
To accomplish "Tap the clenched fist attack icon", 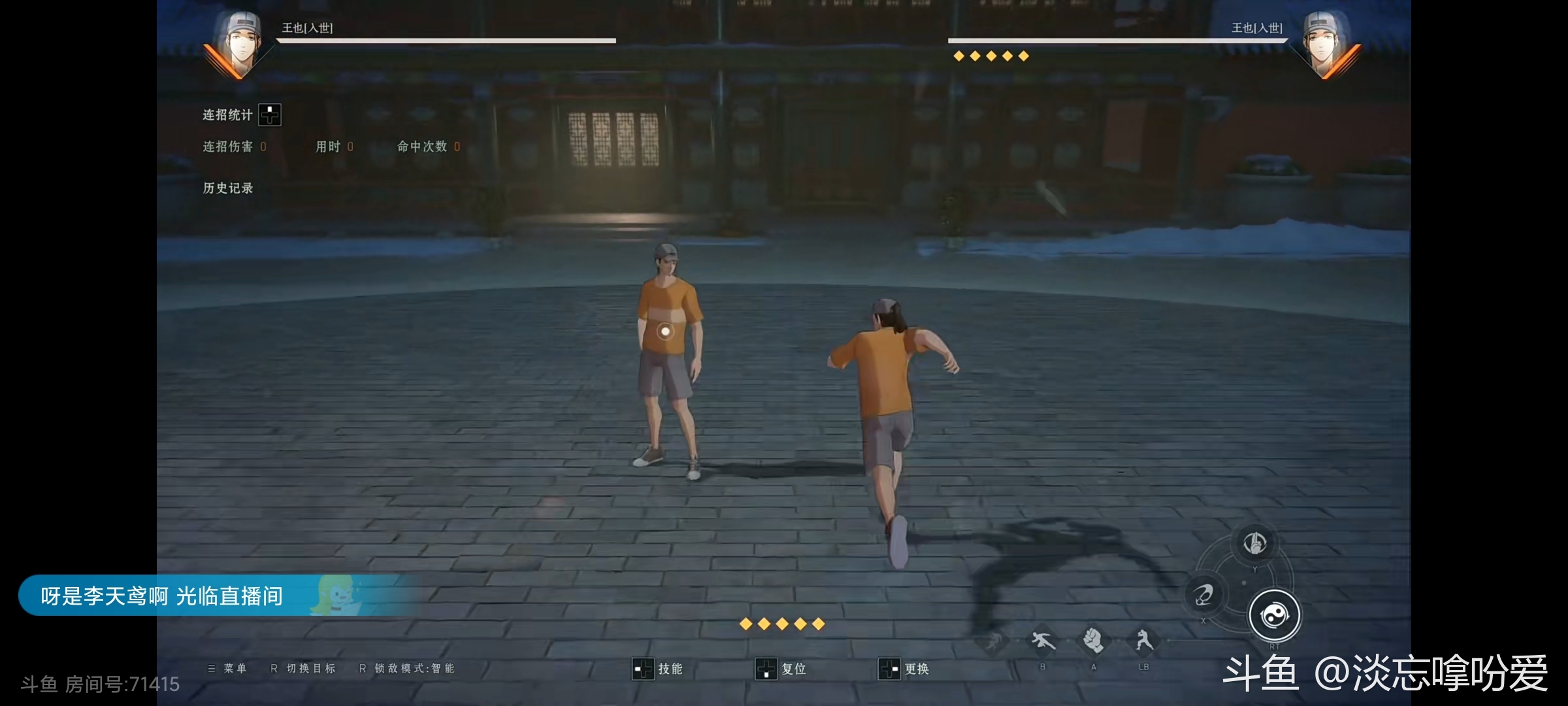I will tap(1093, 641).
